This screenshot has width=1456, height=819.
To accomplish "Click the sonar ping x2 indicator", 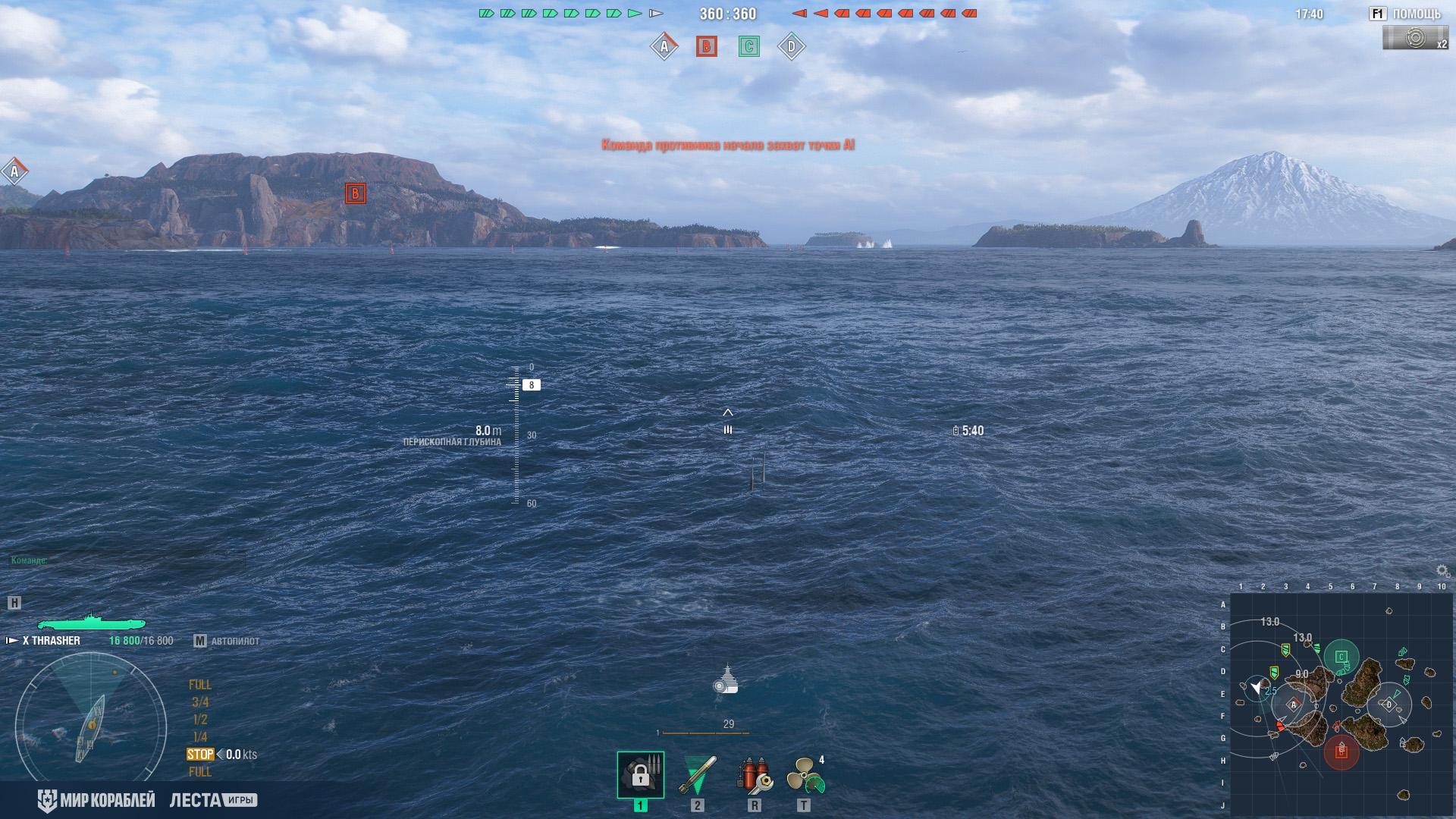I will [x=1415, y=38].
